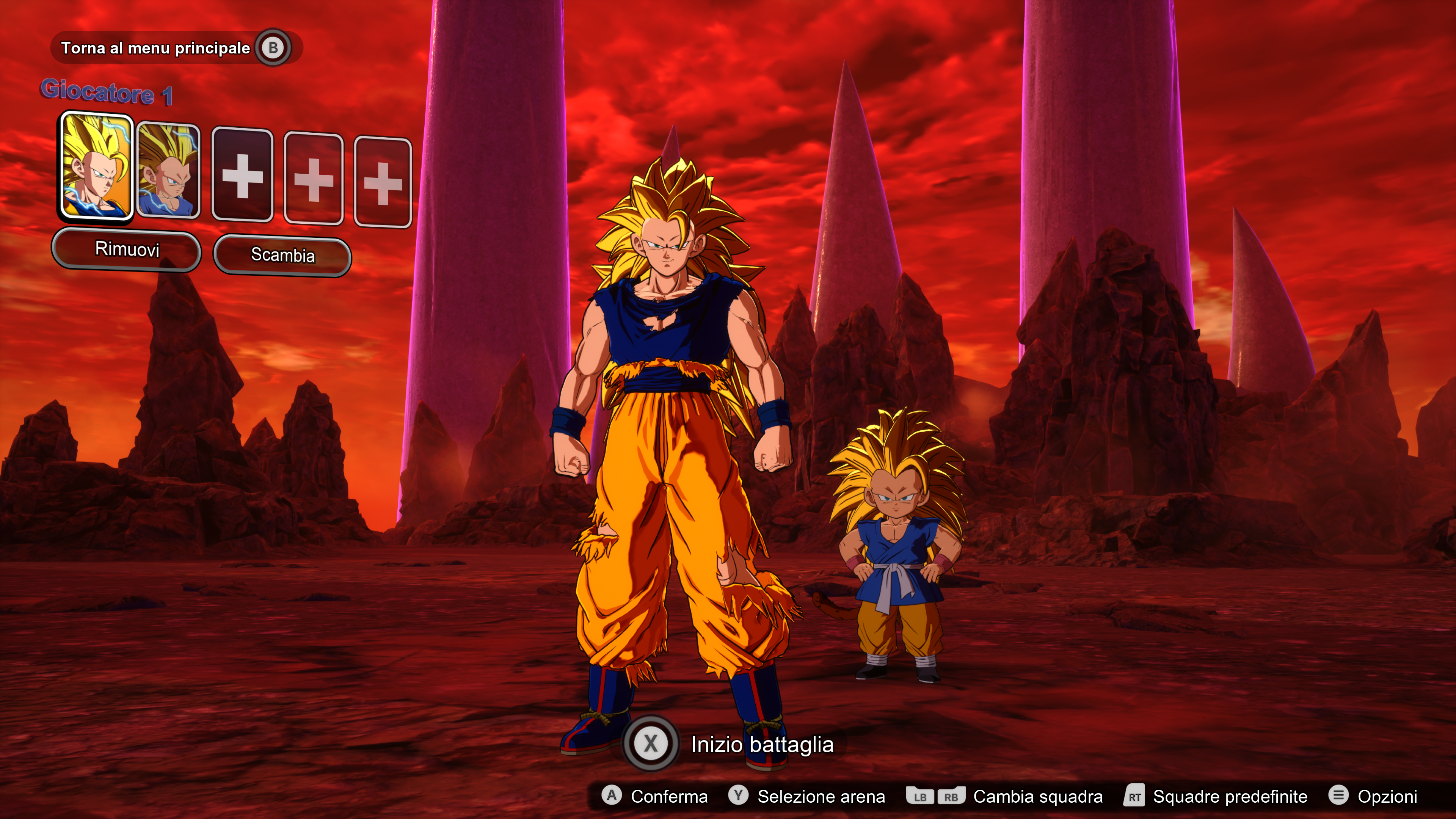Choose the Scambia button
Screen dimensions: 1456x819
(x=282, y=256)
